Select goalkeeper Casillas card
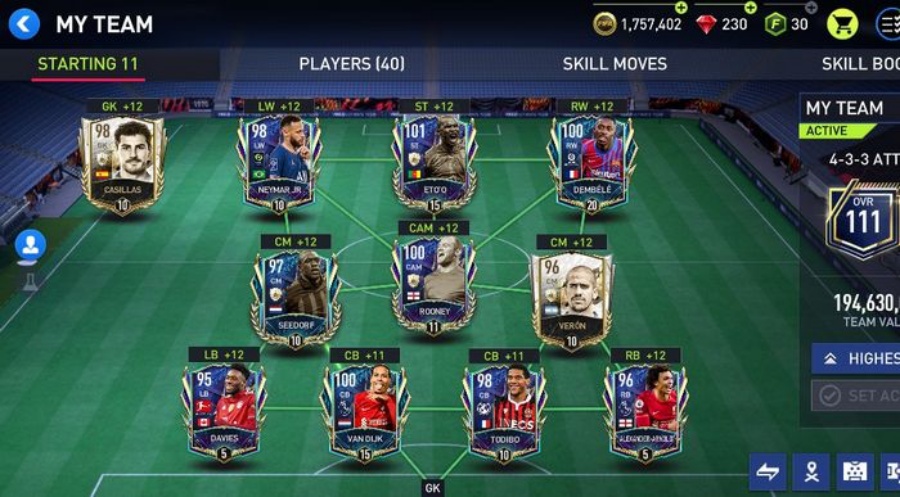Image resolution: width=900 pixels, height=497 pixels. (x=122, y=164)
